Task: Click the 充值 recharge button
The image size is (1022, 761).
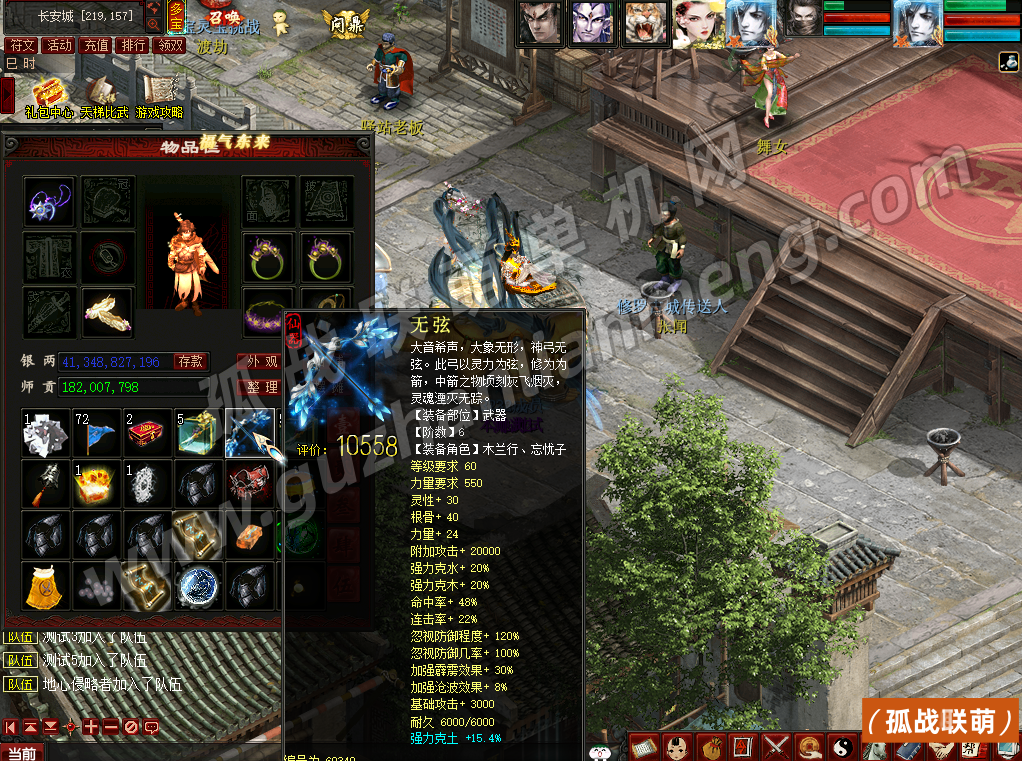Action: (96, 45)
